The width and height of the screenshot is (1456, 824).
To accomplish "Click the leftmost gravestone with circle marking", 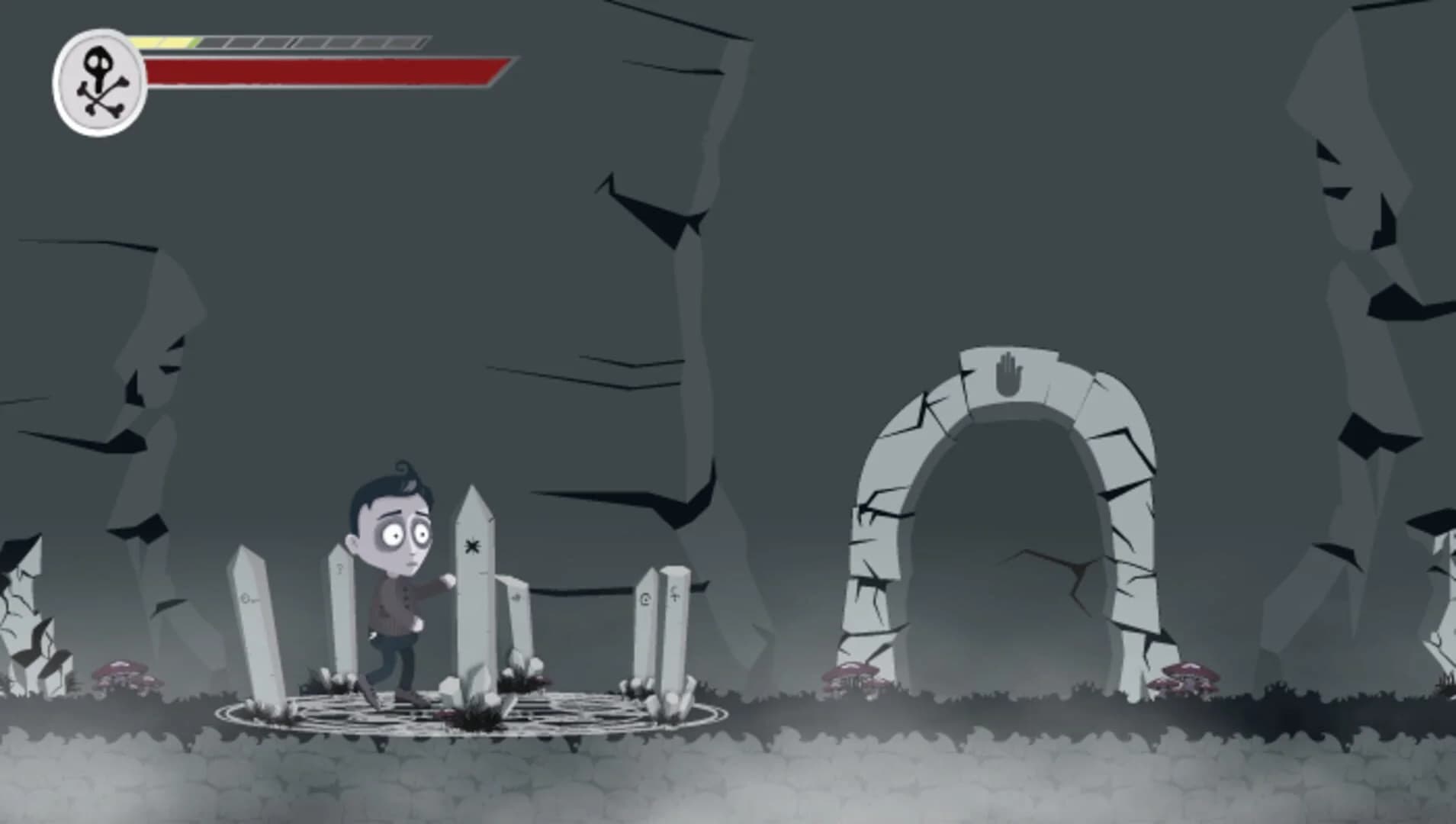I will (246, 599).
